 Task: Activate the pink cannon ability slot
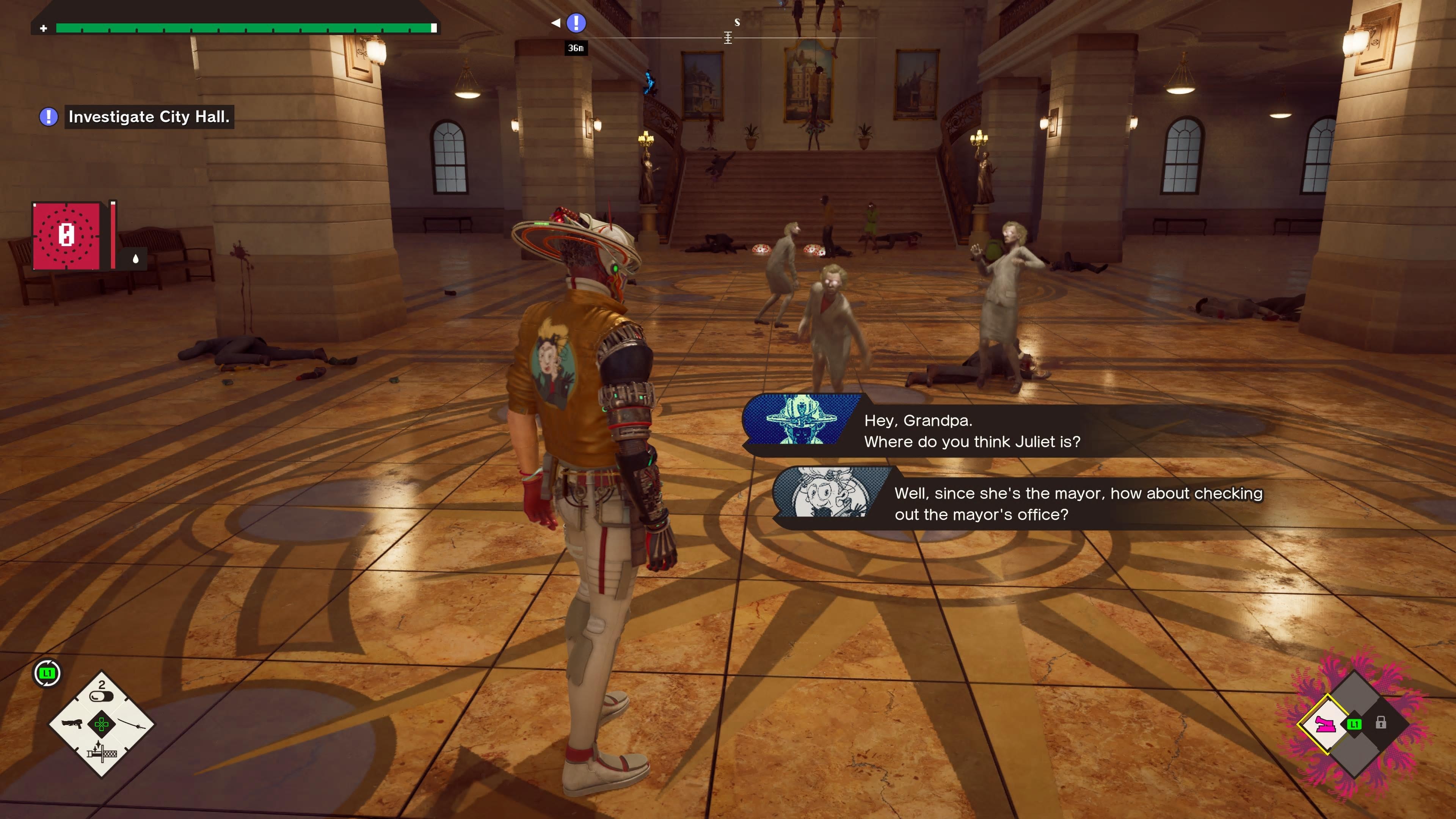(1326, 724)
